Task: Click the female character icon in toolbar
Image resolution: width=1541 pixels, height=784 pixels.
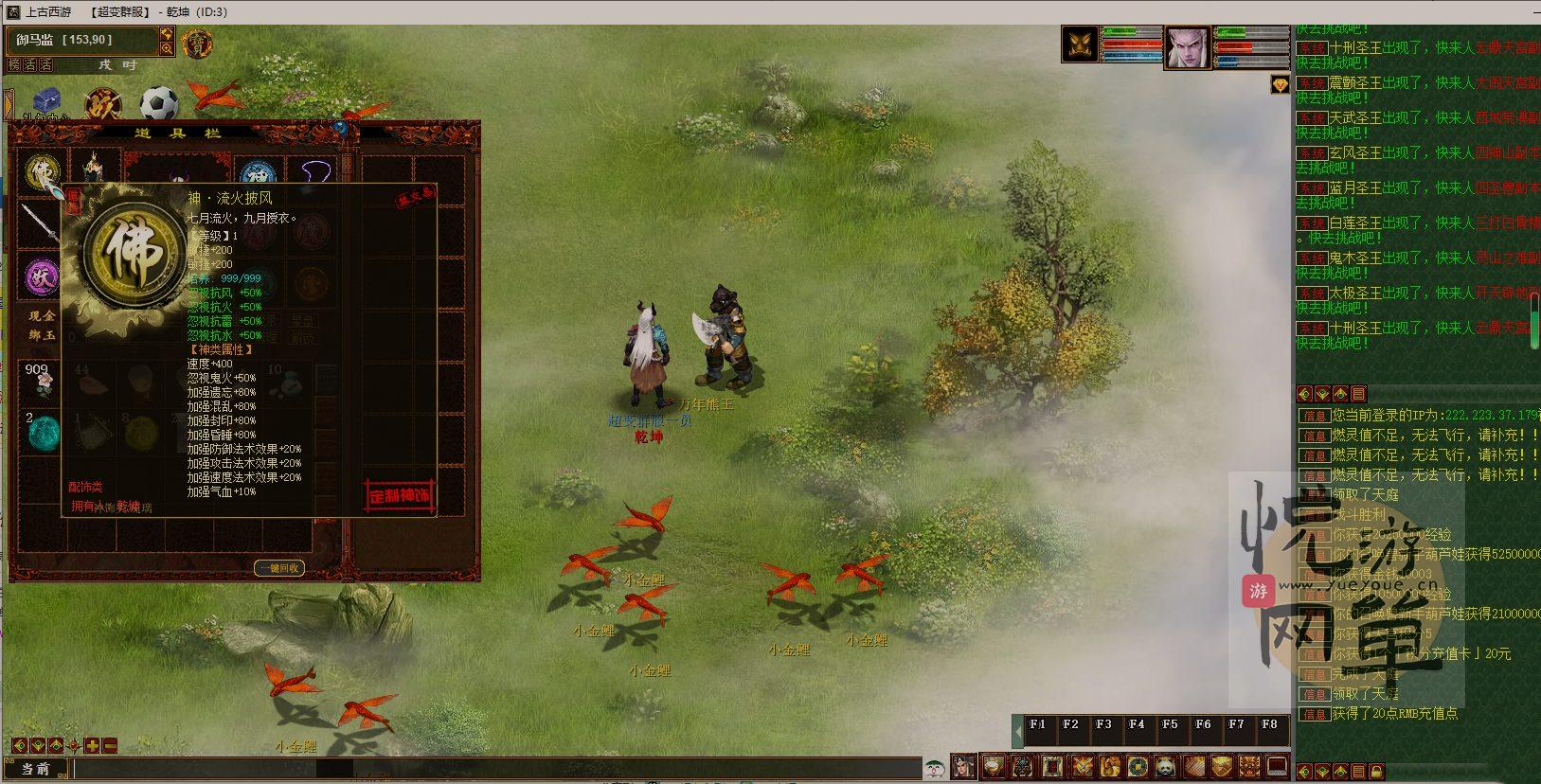Action: (963, 765)
